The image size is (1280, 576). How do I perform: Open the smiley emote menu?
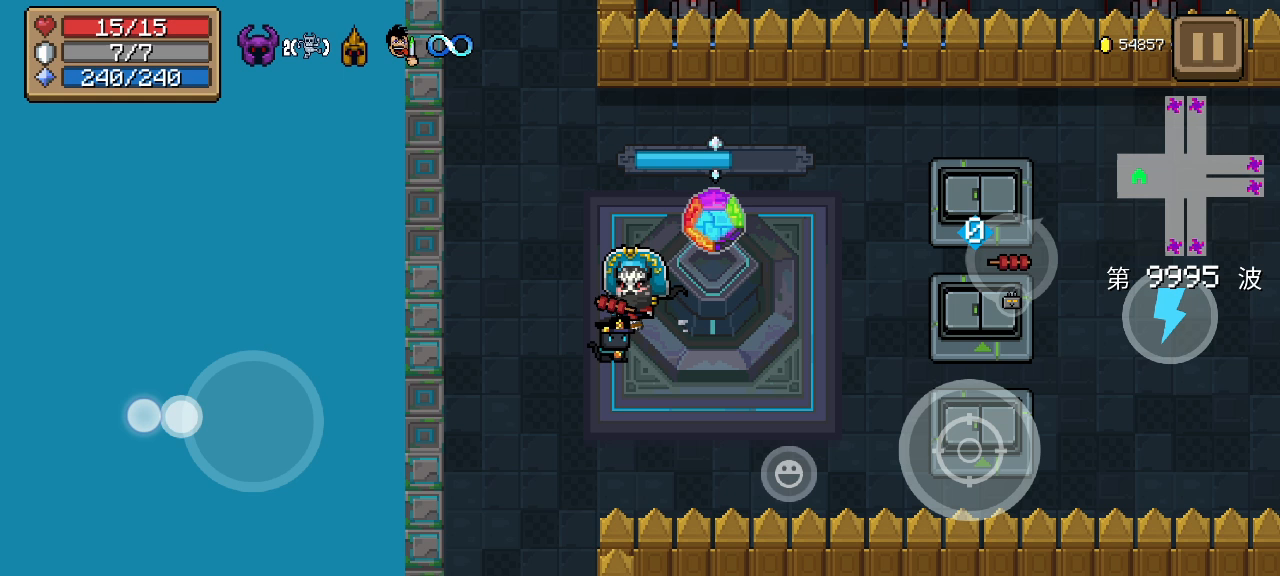coord(789,474)
